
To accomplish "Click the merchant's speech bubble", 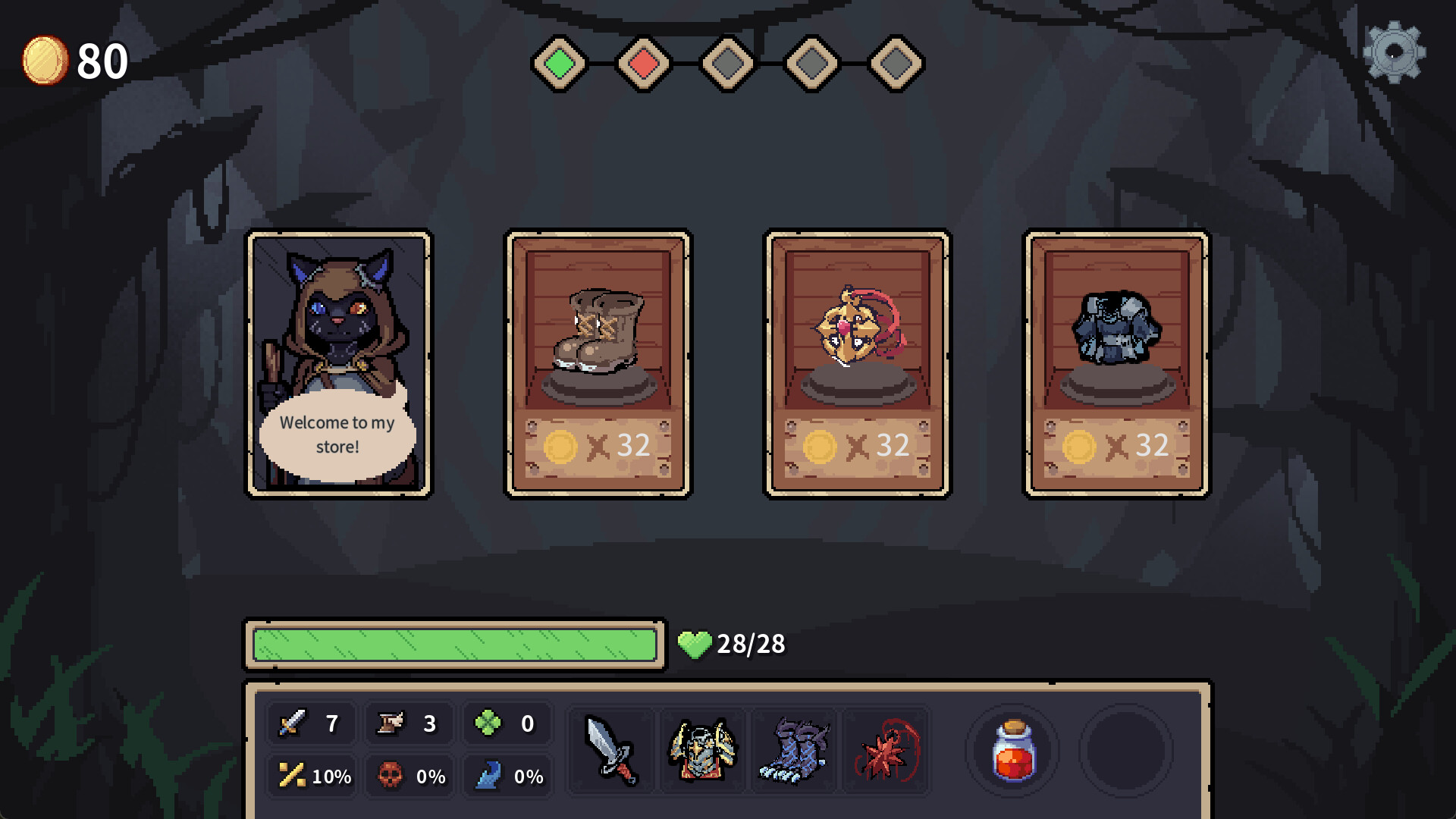I will [x=337, y=434].
